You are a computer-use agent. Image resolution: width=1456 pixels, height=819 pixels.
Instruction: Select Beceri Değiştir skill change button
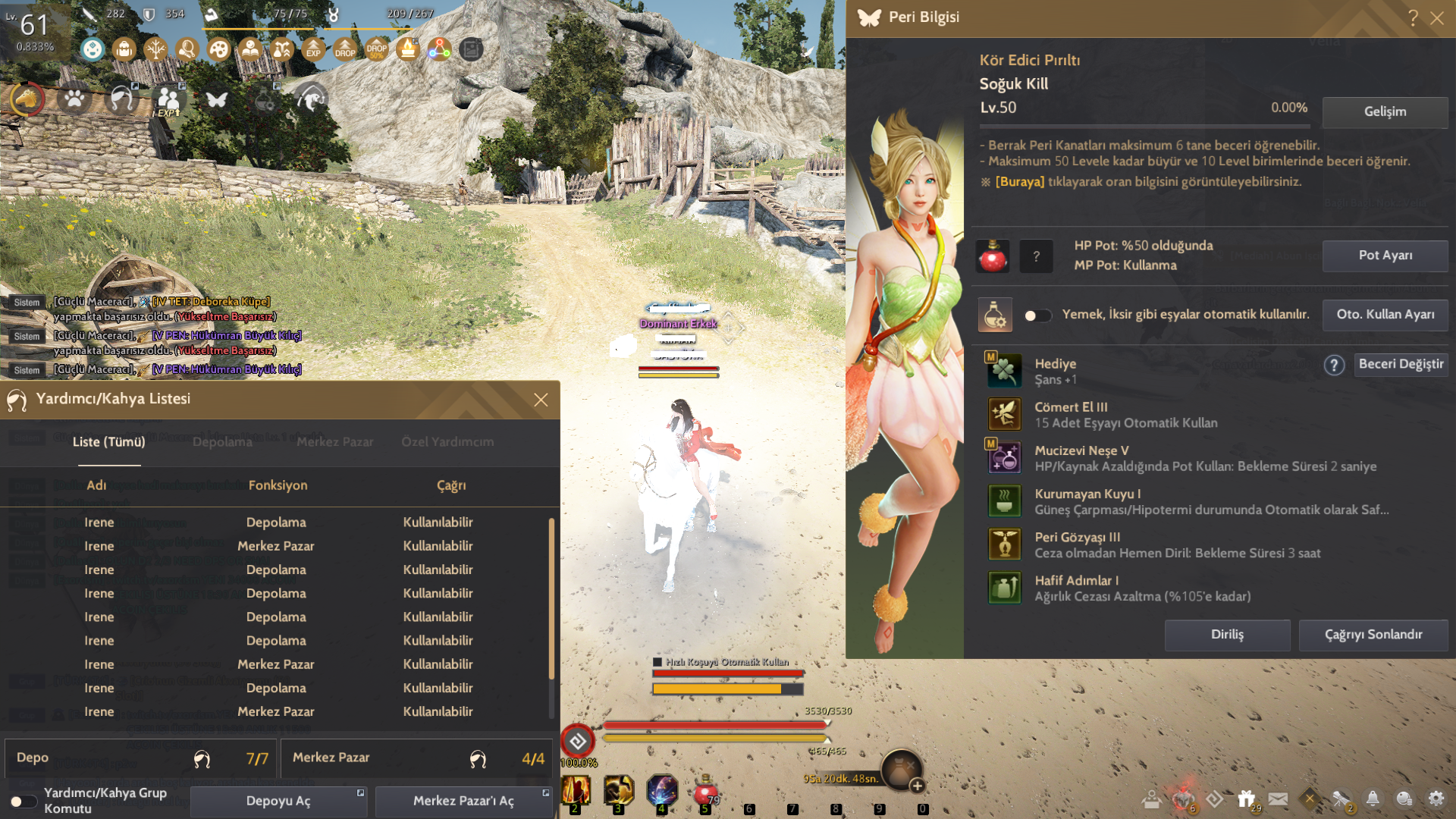tap(1401, 364)
